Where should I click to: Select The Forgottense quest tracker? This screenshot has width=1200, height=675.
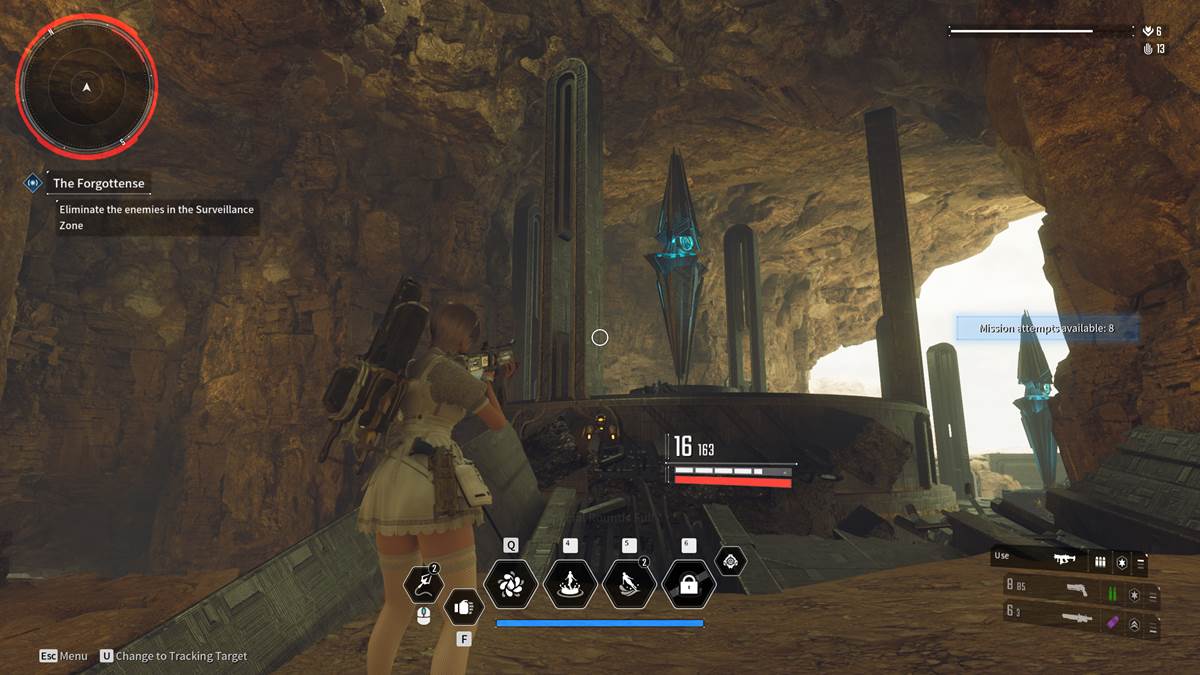click(98, 183)
